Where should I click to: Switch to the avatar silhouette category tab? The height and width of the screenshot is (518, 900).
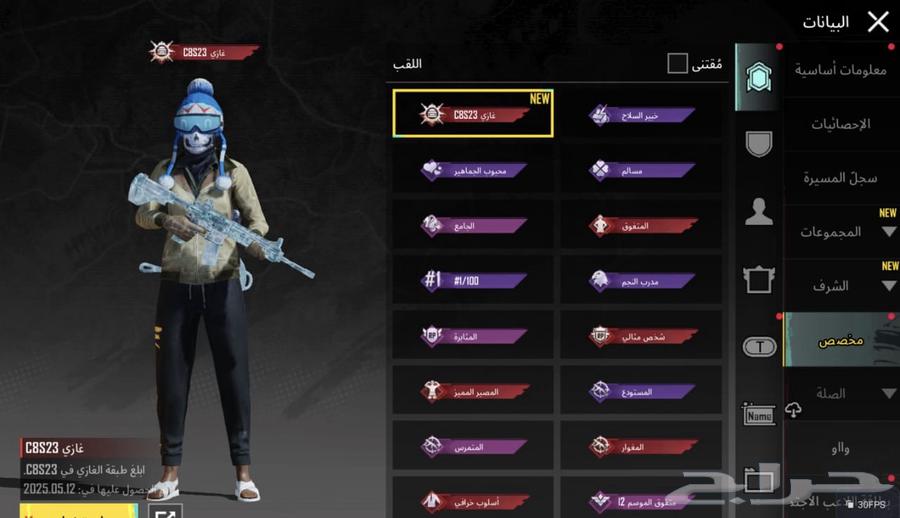point(759,211)
